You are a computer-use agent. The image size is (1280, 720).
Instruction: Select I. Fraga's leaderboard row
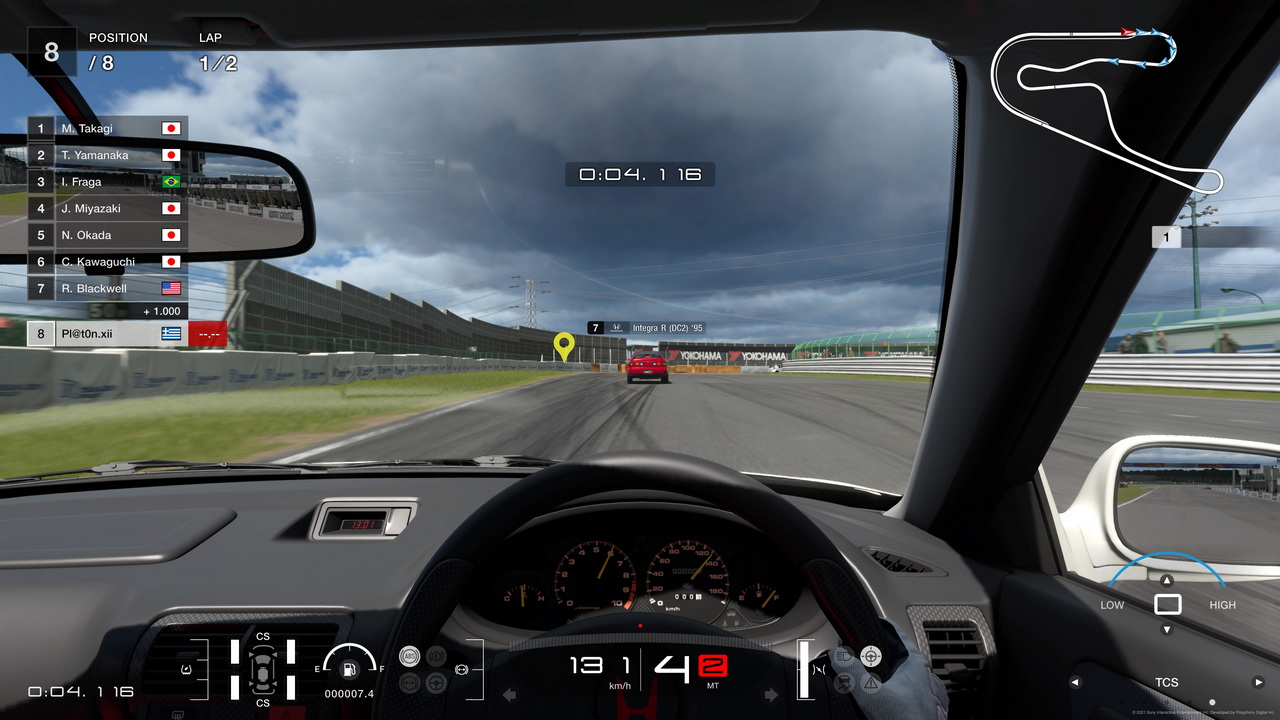click(x=107, y=182)
